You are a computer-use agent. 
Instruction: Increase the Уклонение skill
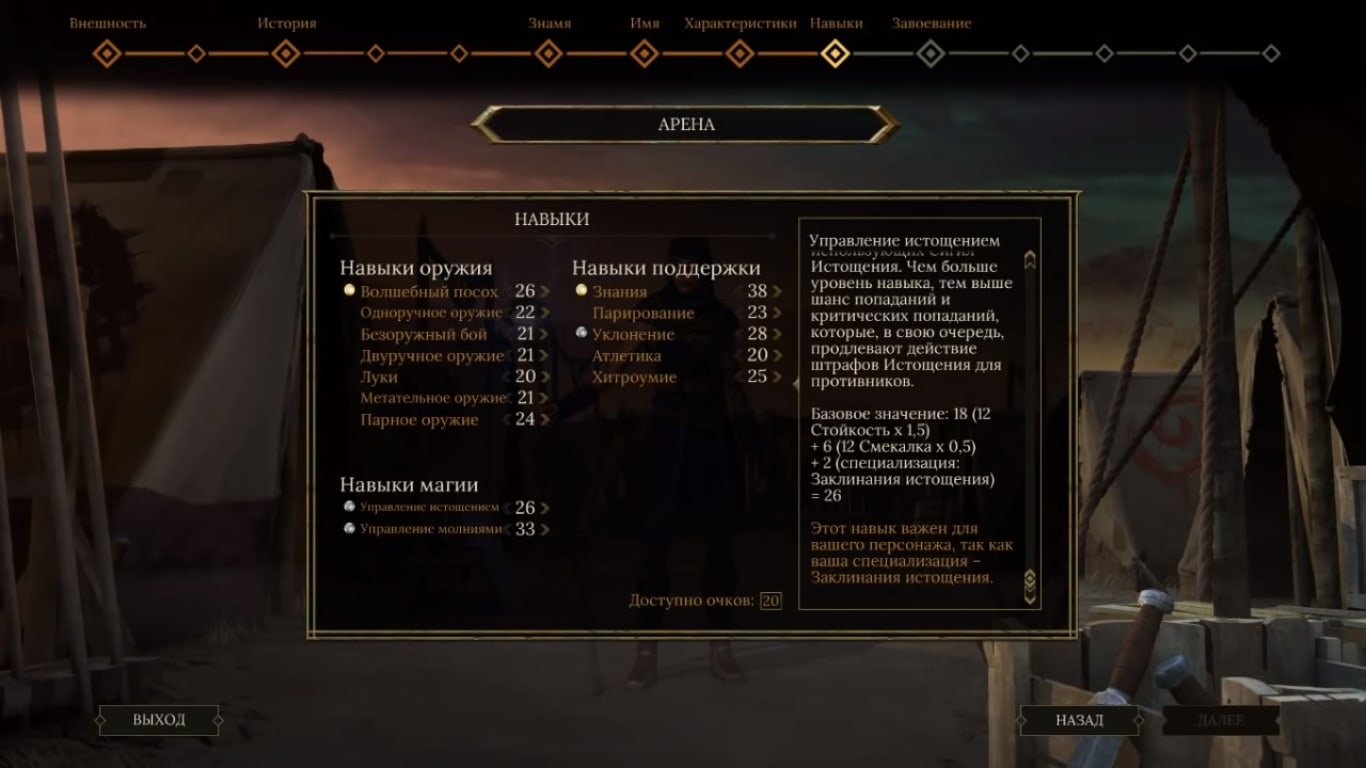777,335
